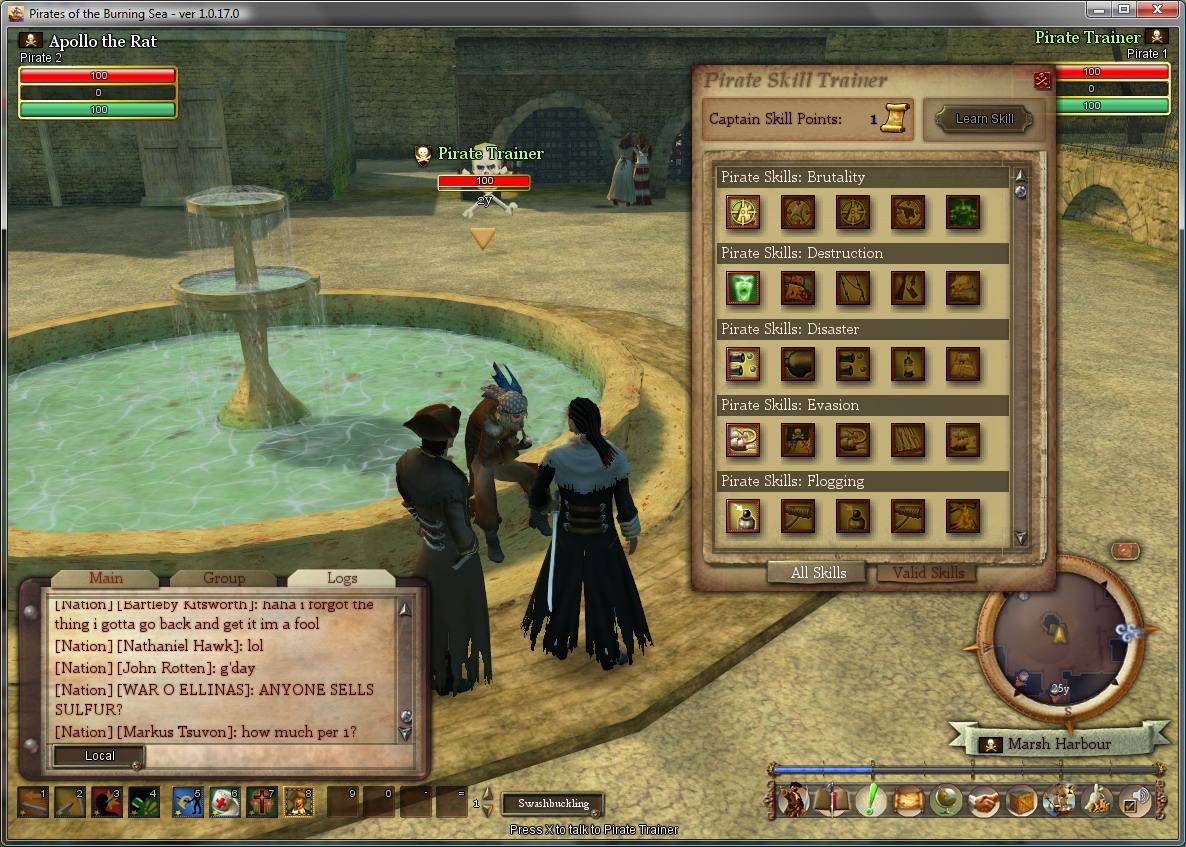
Task: Pick the first Evasion skill icon
Action: (x=743, y=440)
